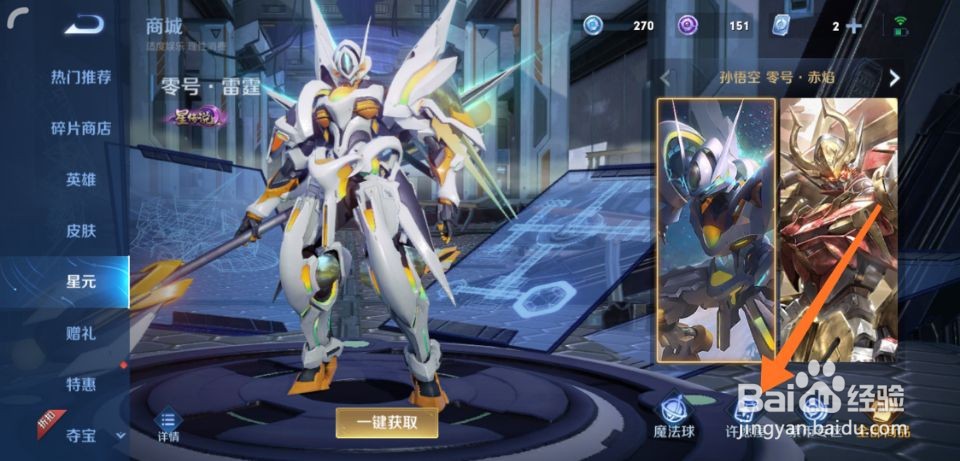Select the golden red skin card
Screen dimensions: 960x461
[838, 229]
